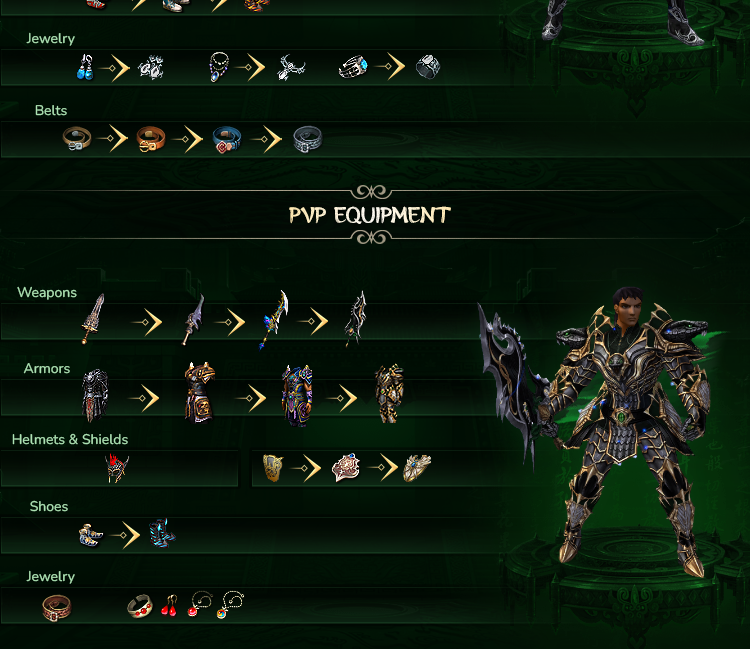Click the final gold plated armor icon
This screenshot has height=649, width=750.
tap(389, 395)
